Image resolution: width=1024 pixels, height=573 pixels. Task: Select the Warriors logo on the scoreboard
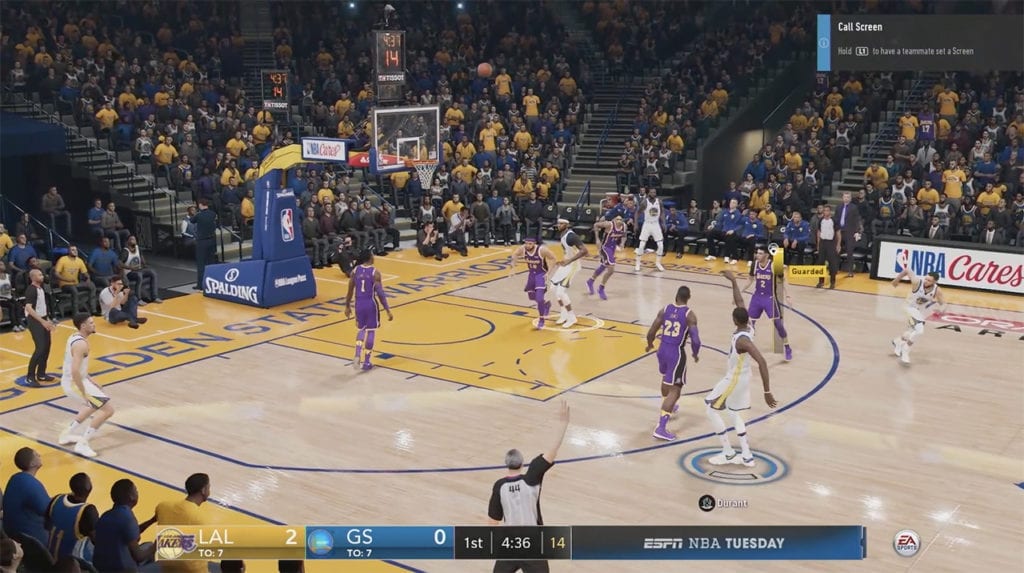tap(320, 543)
